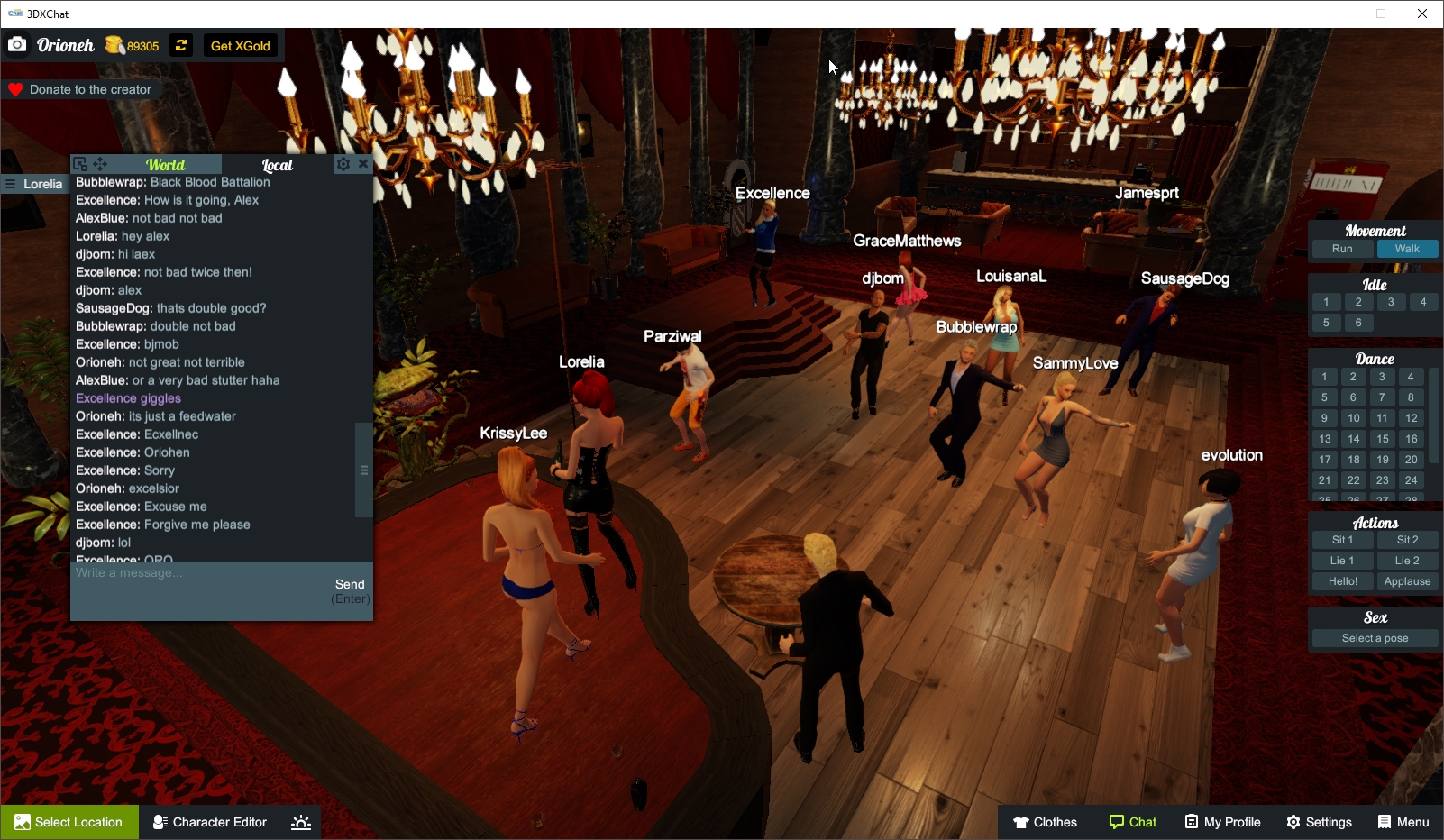This screenshot has width=1444, height=840.
Task: Switch movement mode to Run
Action: pos(1342,249)
